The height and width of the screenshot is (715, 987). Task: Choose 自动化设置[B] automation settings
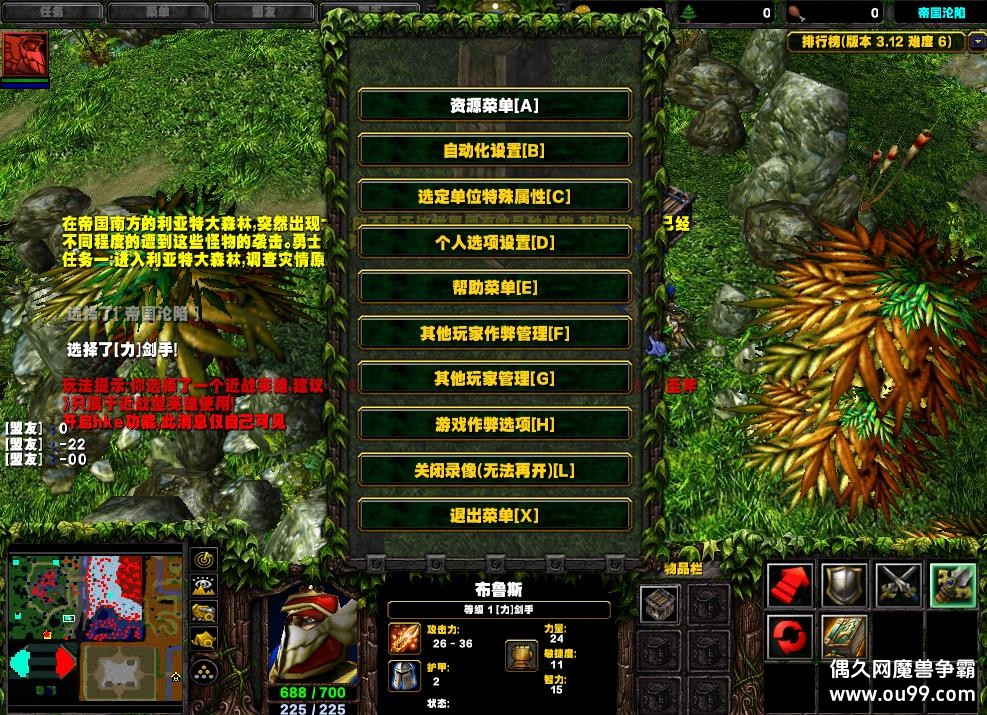494,151
